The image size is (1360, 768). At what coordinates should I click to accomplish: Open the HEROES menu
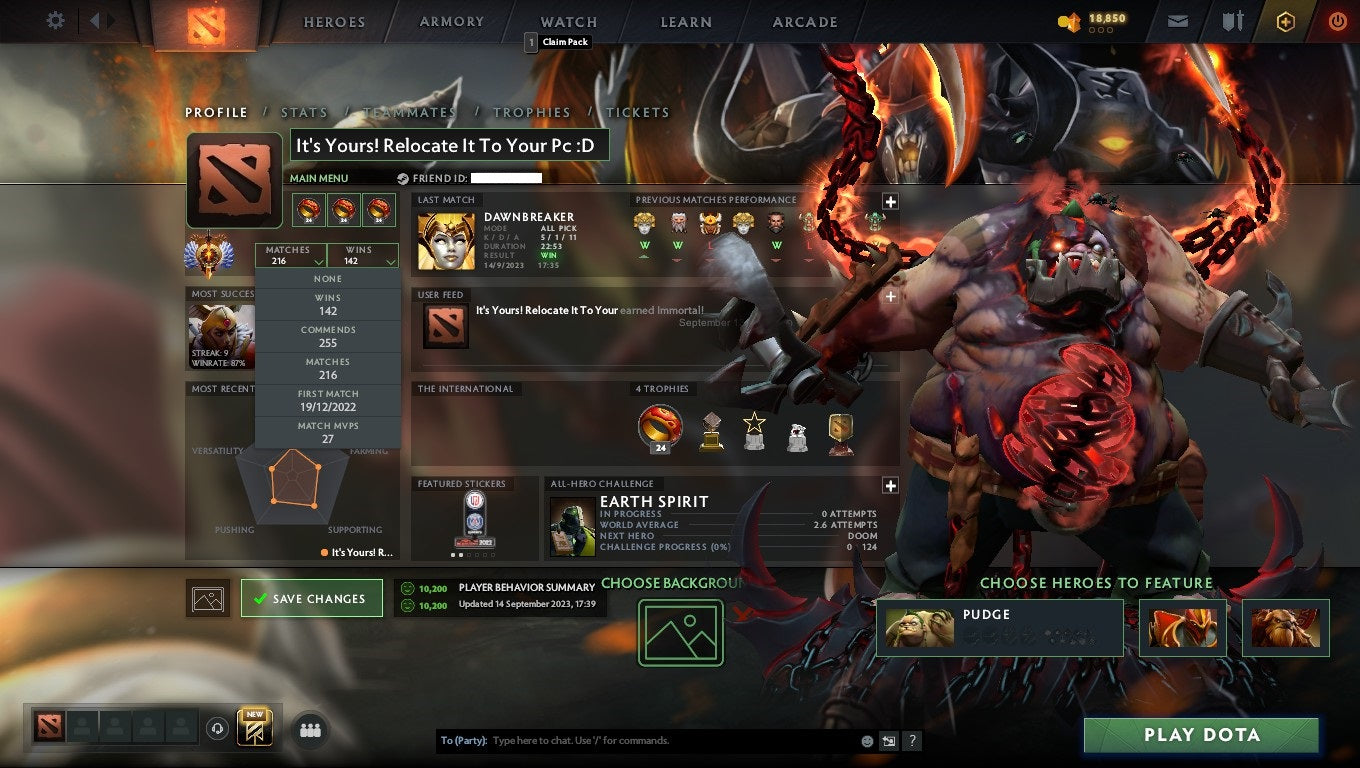click(x=333, y=21)
